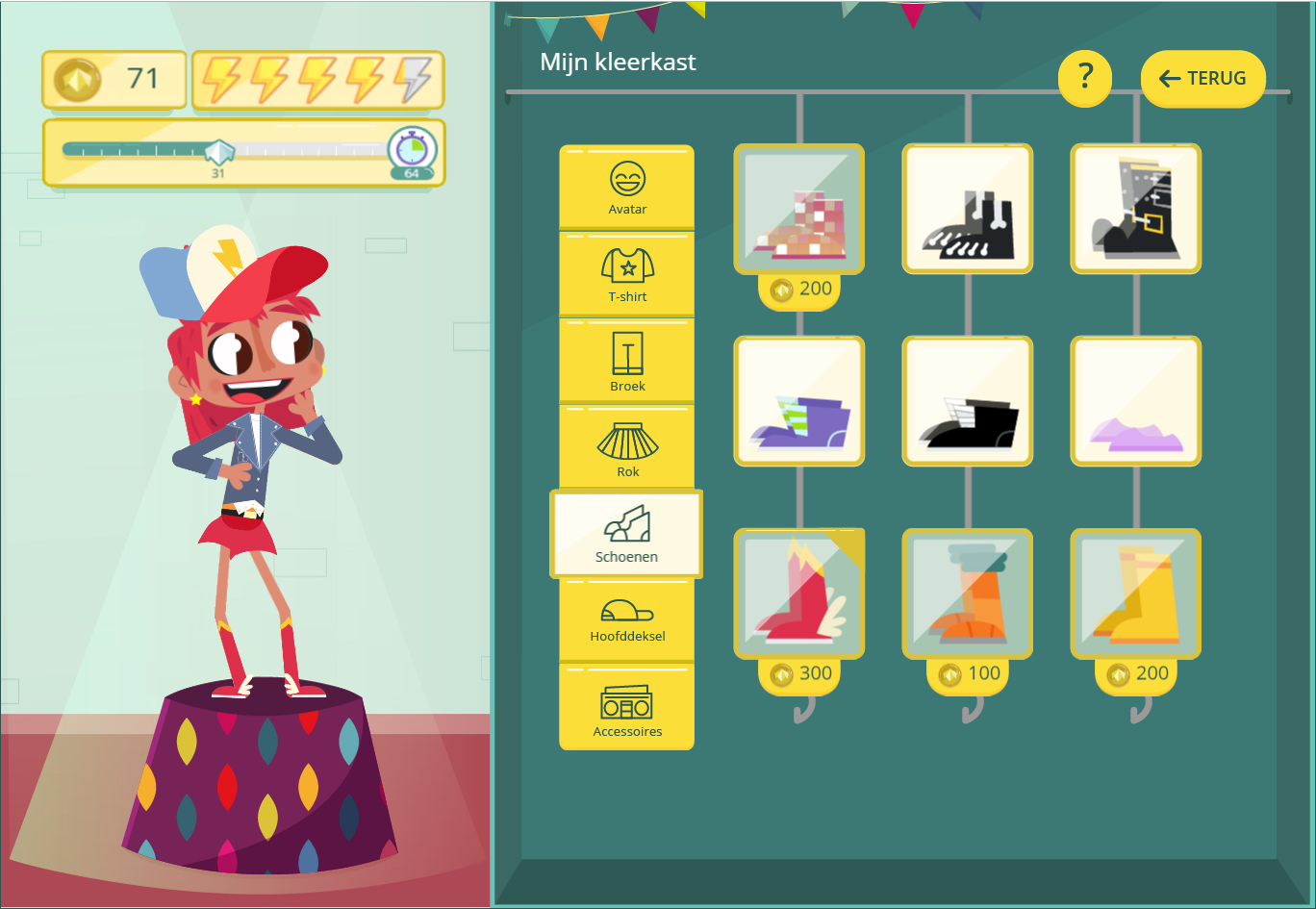Open the Broek category
This screenshot has width=1316, height=909.
(x=626, y=359)
